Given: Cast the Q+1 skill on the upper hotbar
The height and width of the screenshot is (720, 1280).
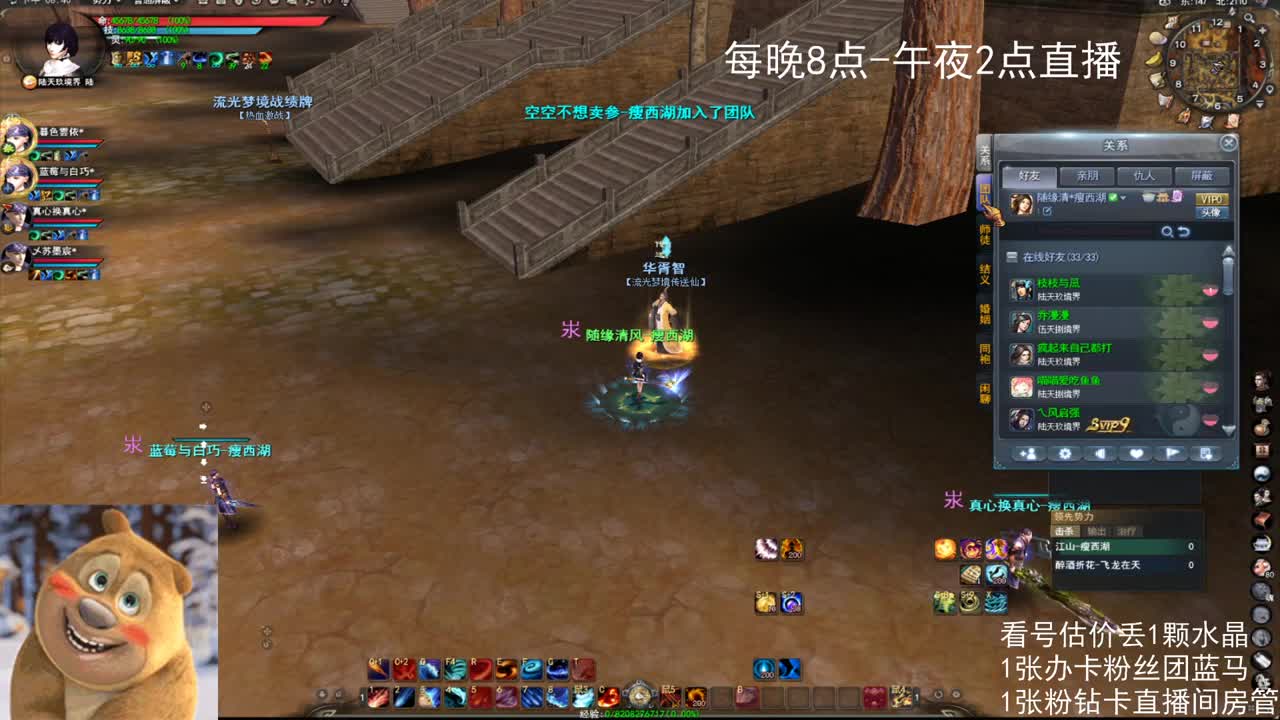Looking at the screenshot, I should point(376,666).
